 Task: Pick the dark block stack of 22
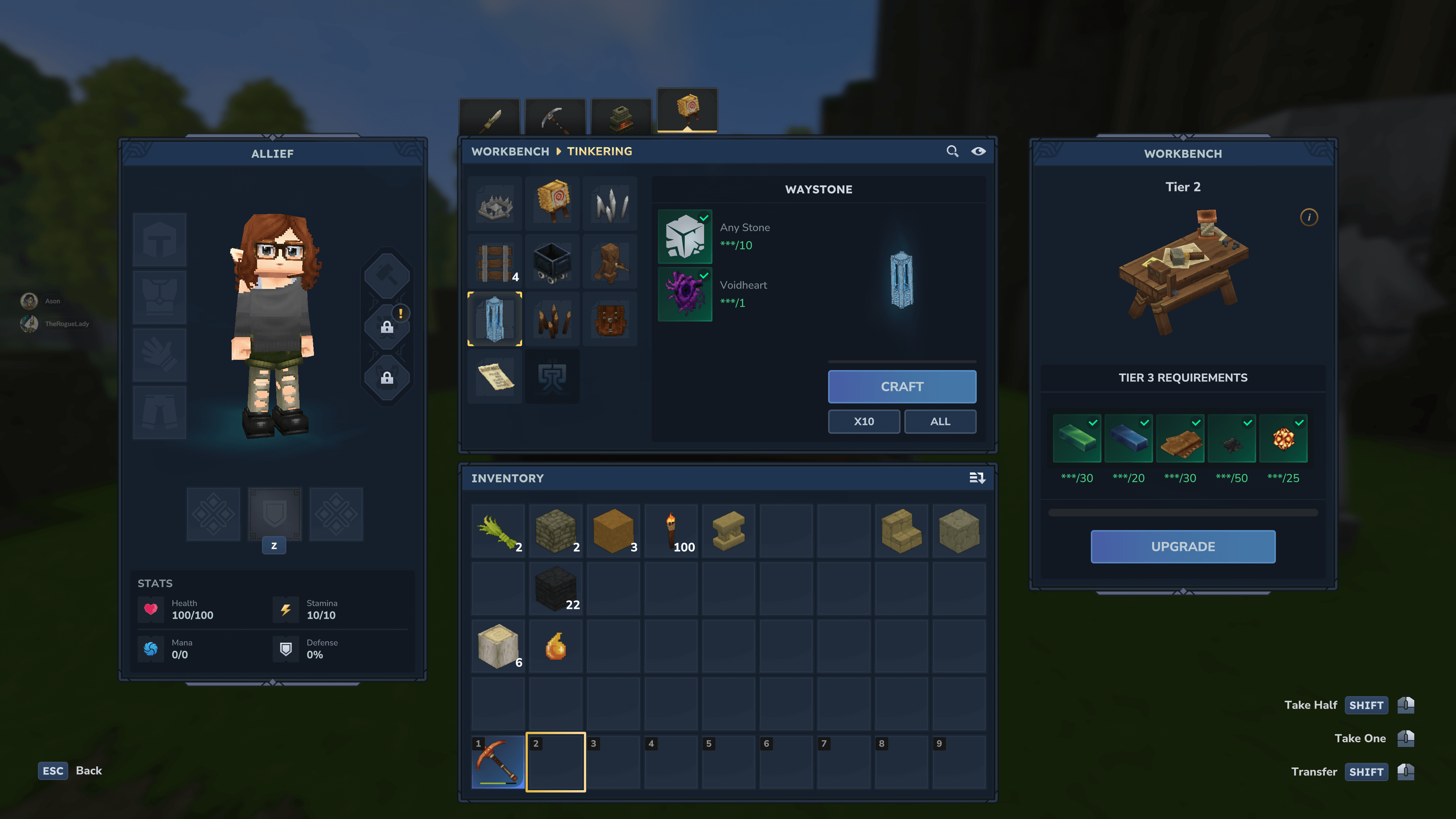[x=555, y=589]
